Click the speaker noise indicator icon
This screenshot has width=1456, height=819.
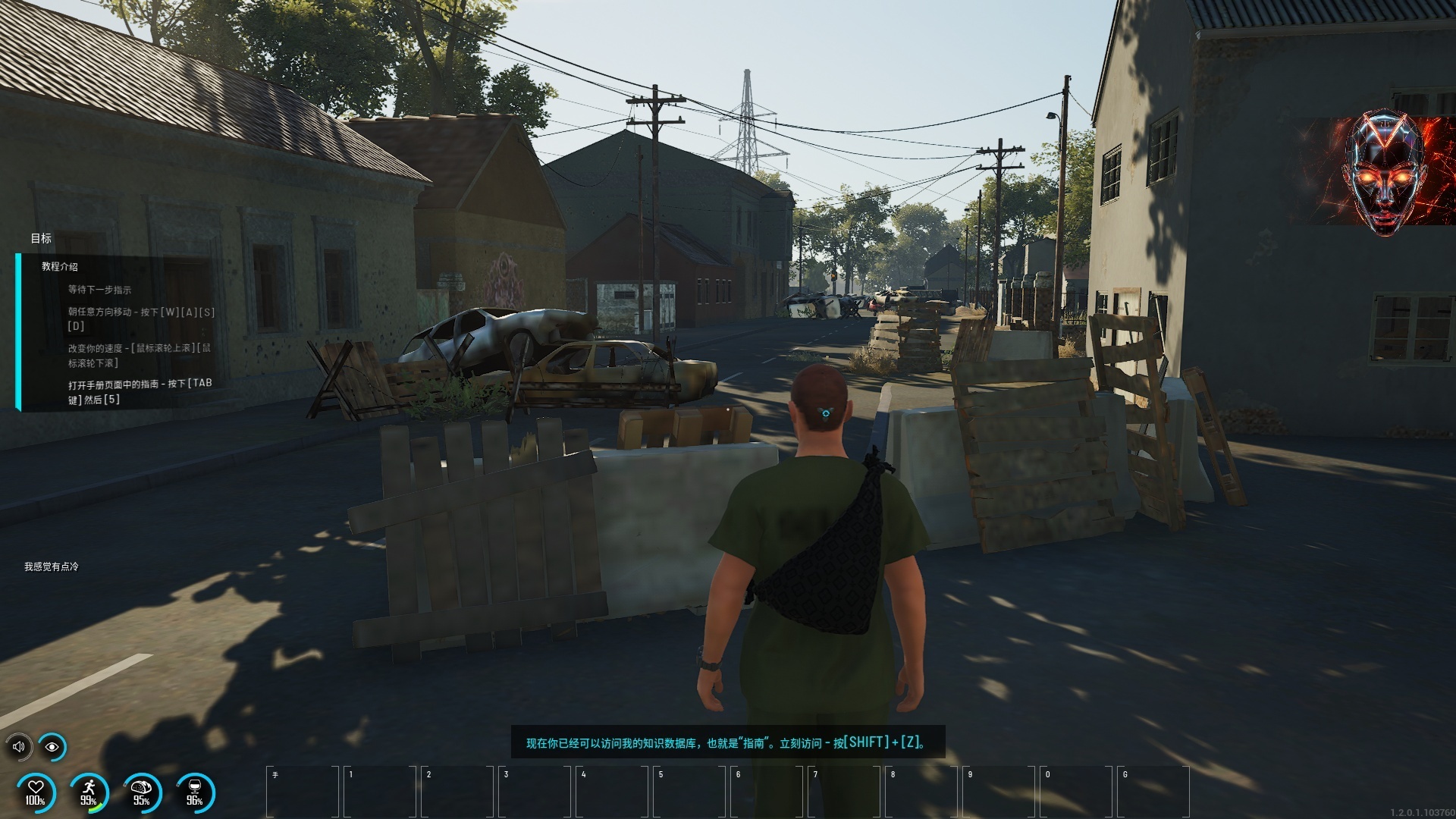[18, 747]
